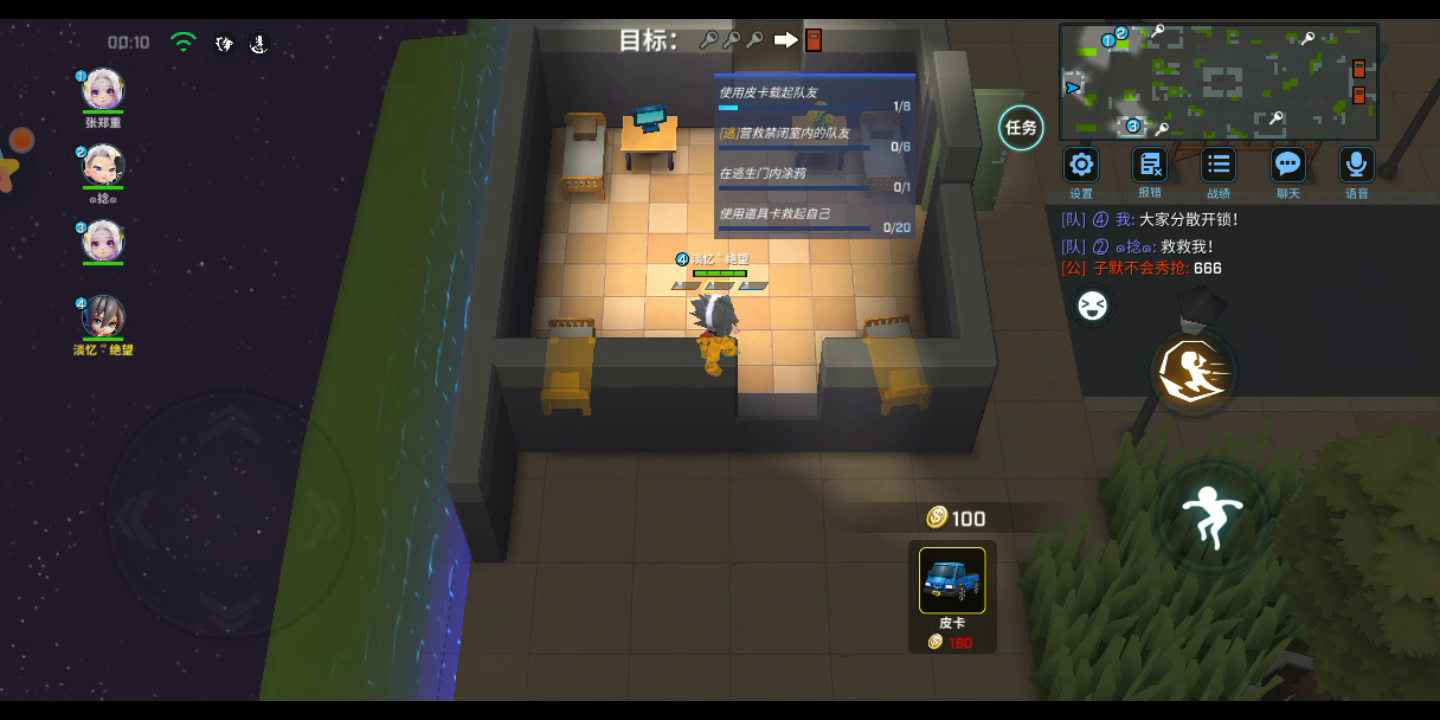Click the team chat message 大家分散开锁
The height and width of the screenshot is (720, 1440).
(1150, 220)
